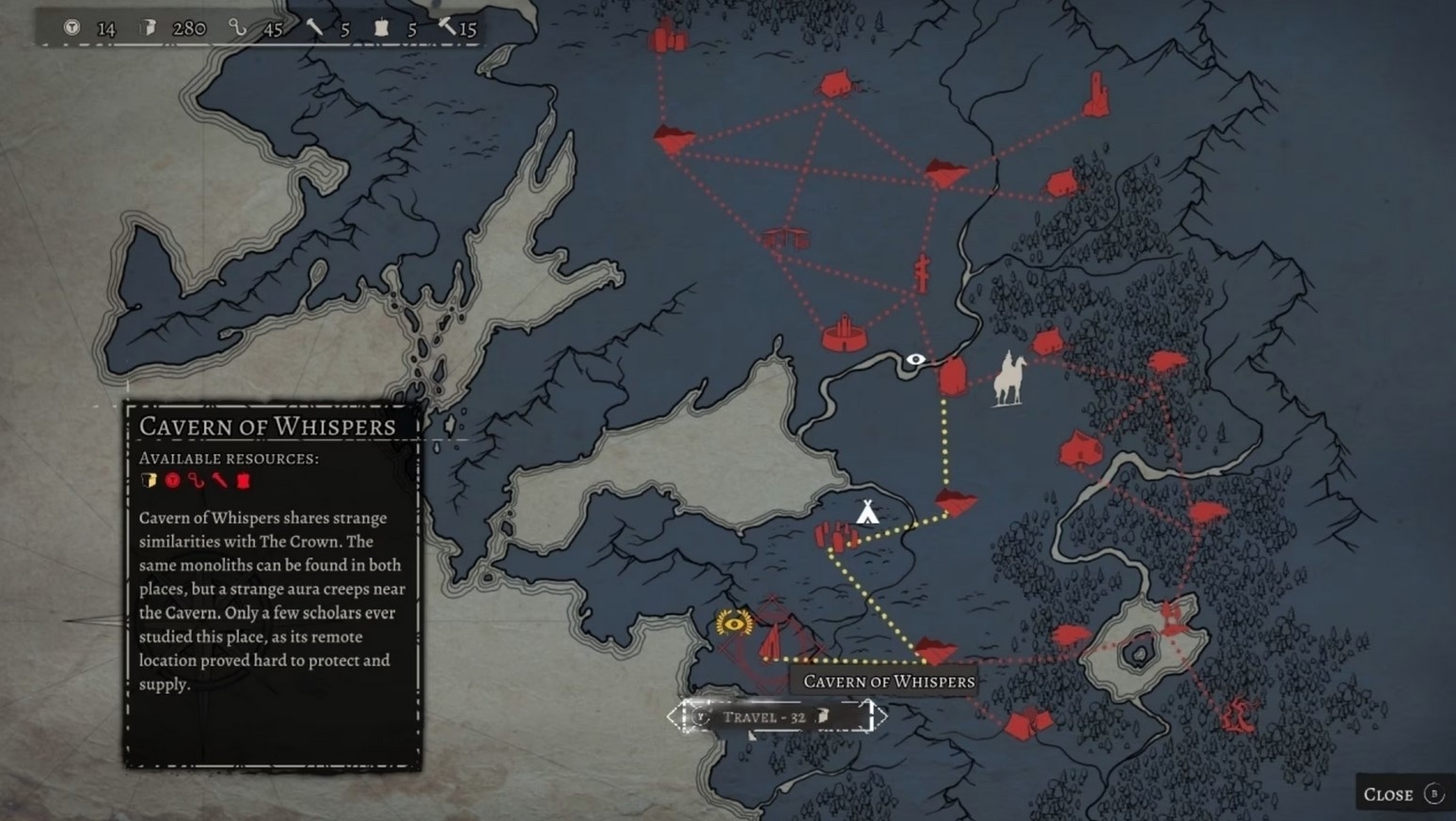The width and height of the screenshot is (1456, 821).
Task: Choose the red standing stones cluster location
Action: coord(835,536)
